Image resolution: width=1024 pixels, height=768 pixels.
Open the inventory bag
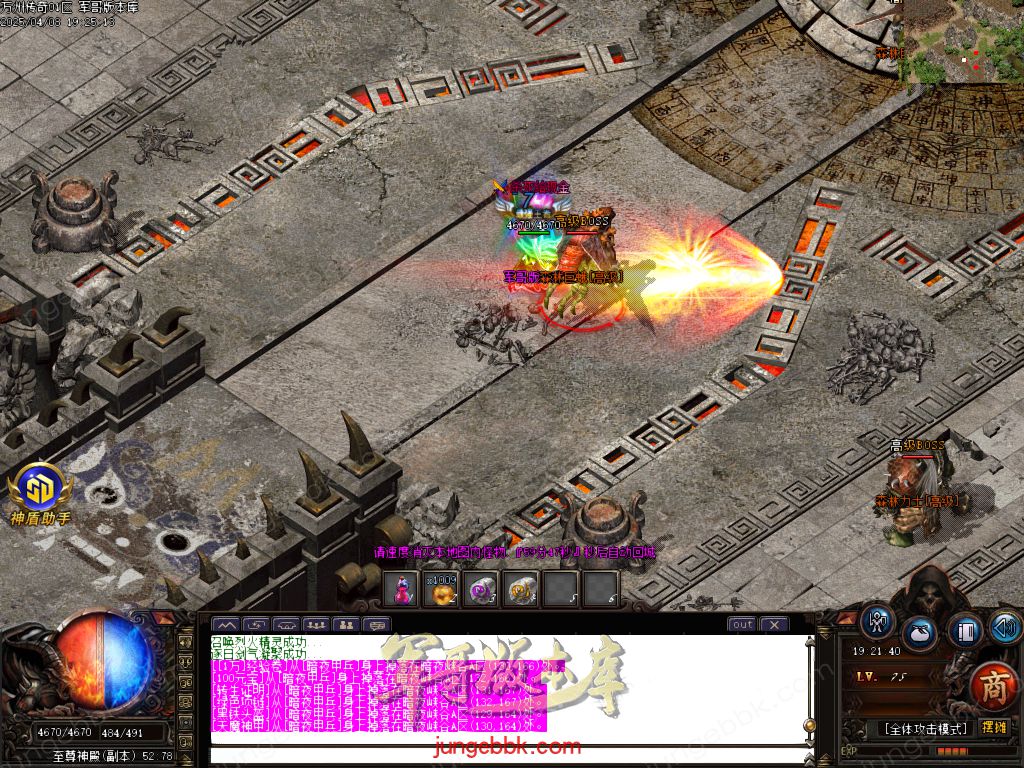[919, 633]
